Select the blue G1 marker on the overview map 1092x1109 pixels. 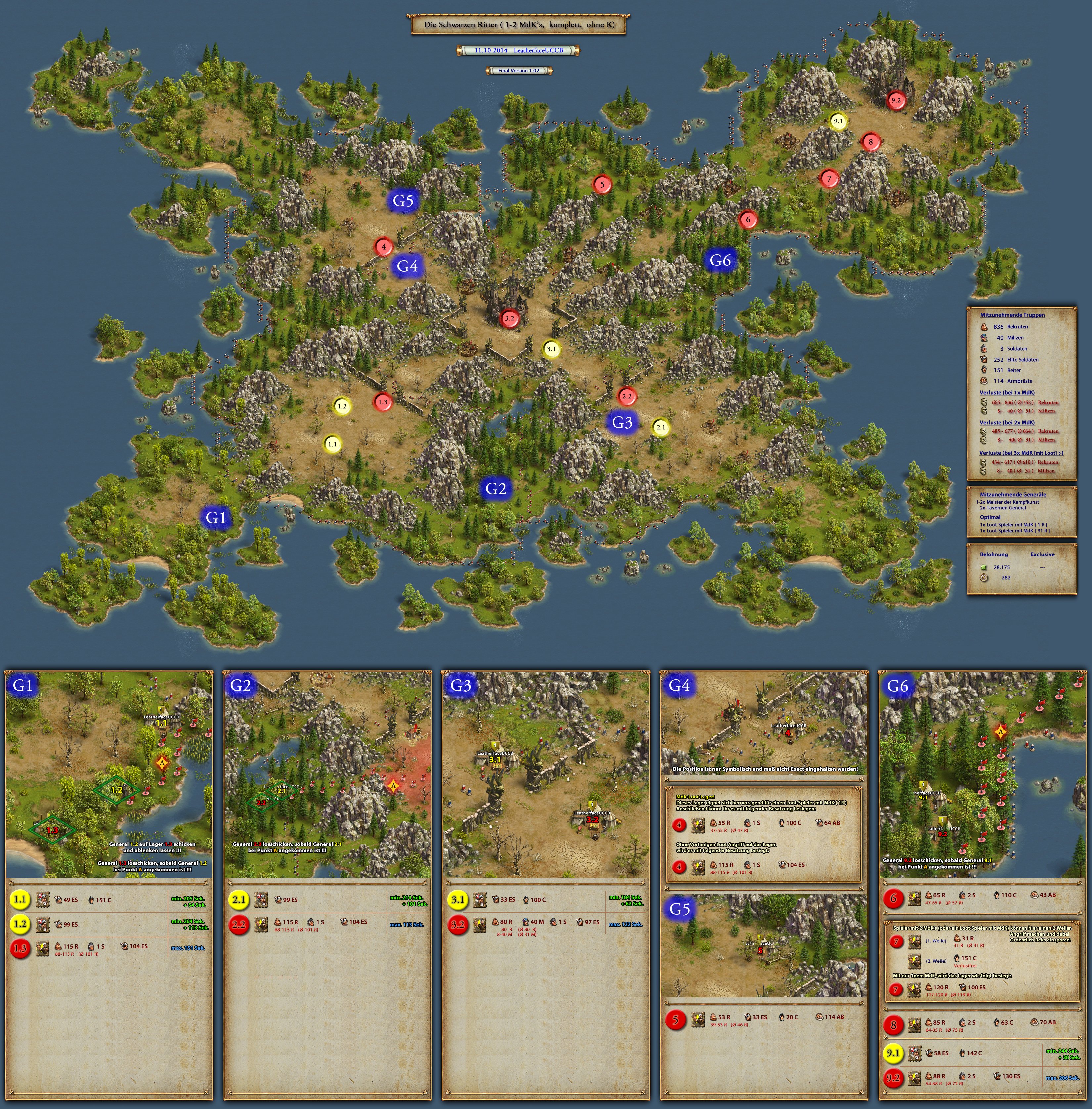pos(216,517)
